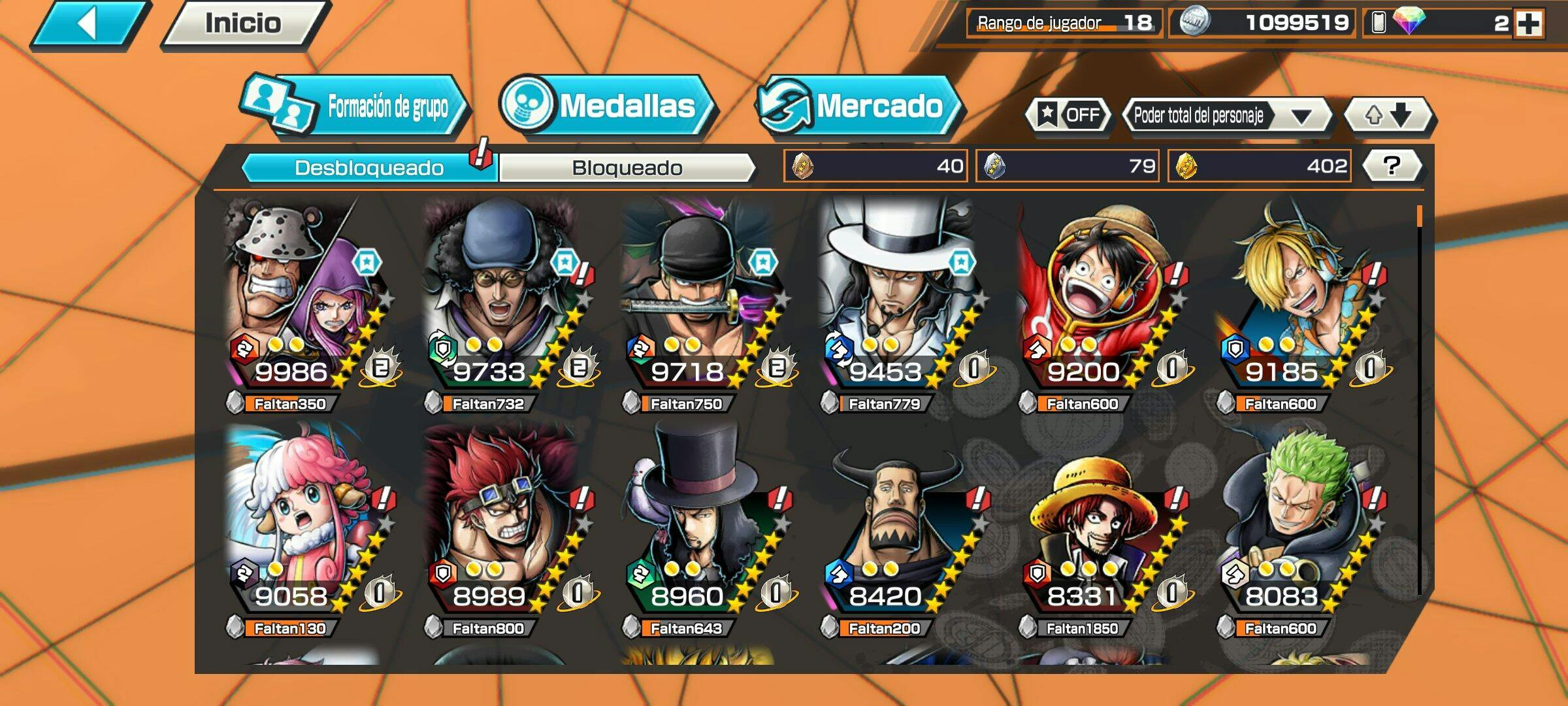Screen dimensions: 1568x706
Task: Switch to the Desbloqueado tab
Action: [x=369, y=168]
